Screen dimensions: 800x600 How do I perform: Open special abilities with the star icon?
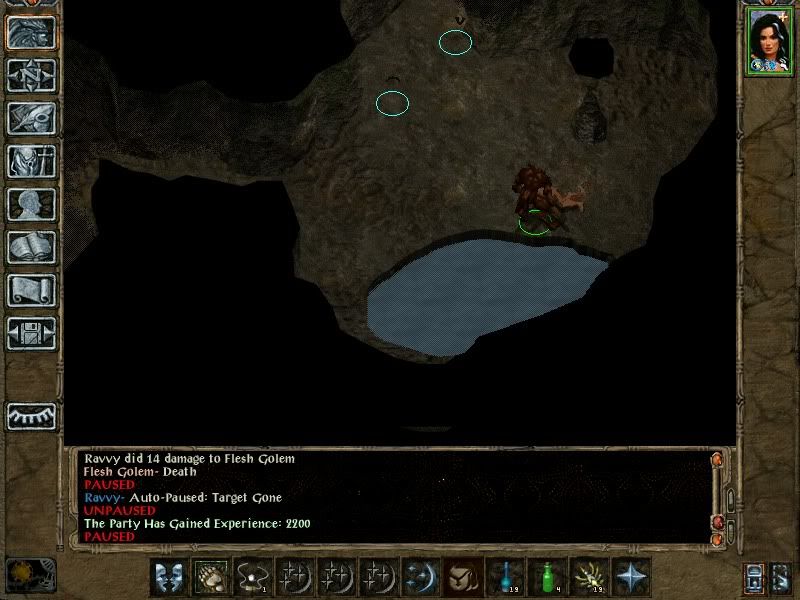[630, 576]
